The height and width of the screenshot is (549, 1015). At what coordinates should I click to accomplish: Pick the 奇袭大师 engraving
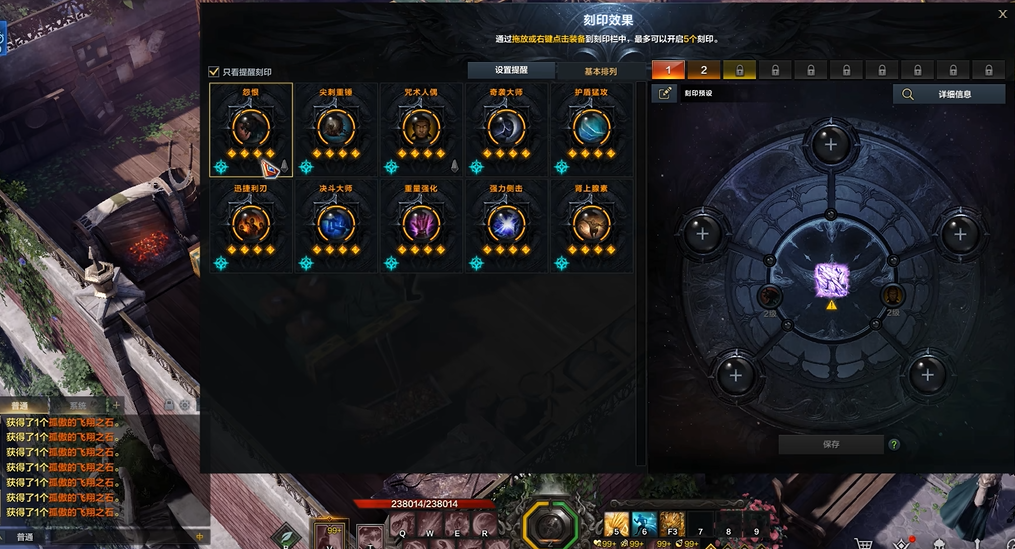click(506, 127)
